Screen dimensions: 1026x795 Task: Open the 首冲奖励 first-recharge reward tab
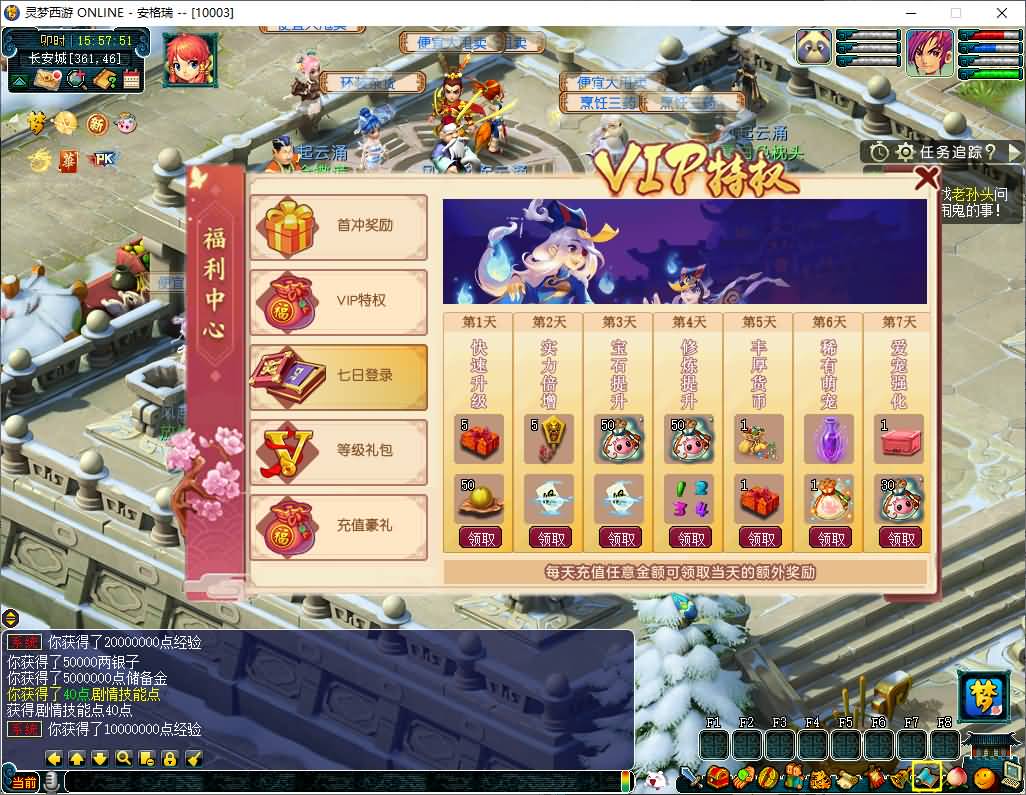(338, 226)
